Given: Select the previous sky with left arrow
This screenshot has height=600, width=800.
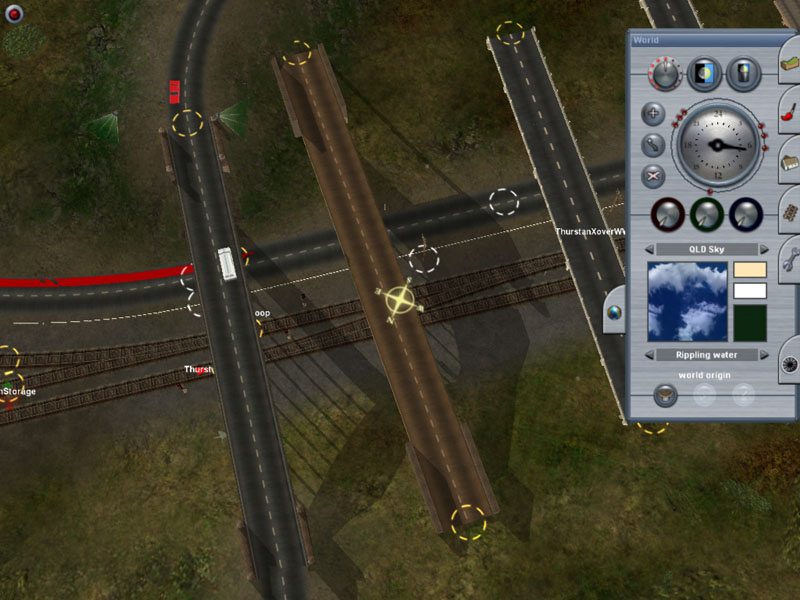Looking at the screenshot, I should click(x=649, y=249).
